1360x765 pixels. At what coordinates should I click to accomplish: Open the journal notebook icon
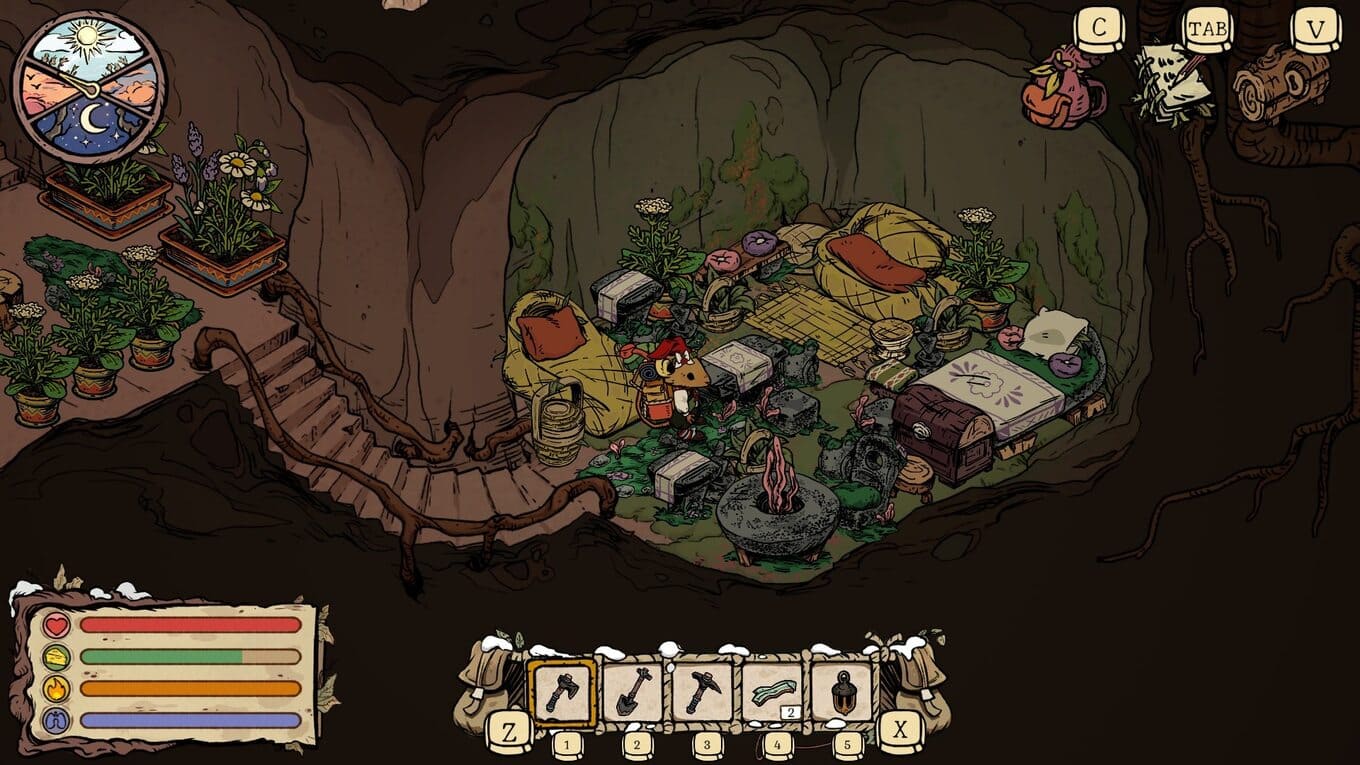(1172, 82)
